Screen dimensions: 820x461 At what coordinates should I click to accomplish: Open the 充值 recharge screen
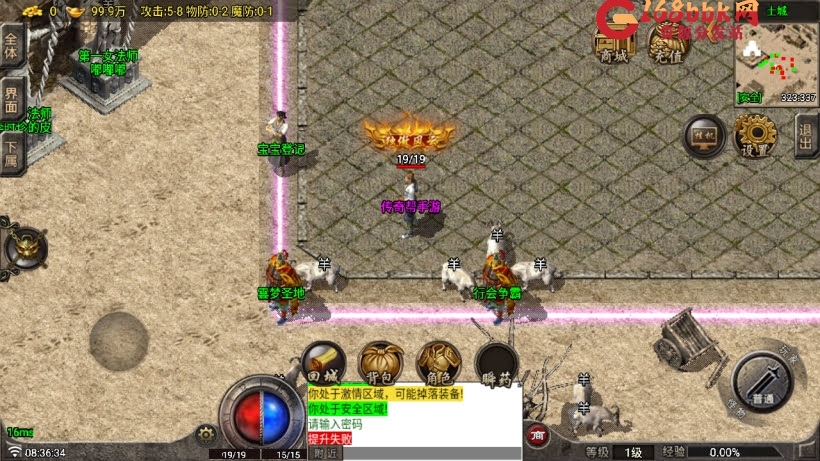click(x=666, y=43)
